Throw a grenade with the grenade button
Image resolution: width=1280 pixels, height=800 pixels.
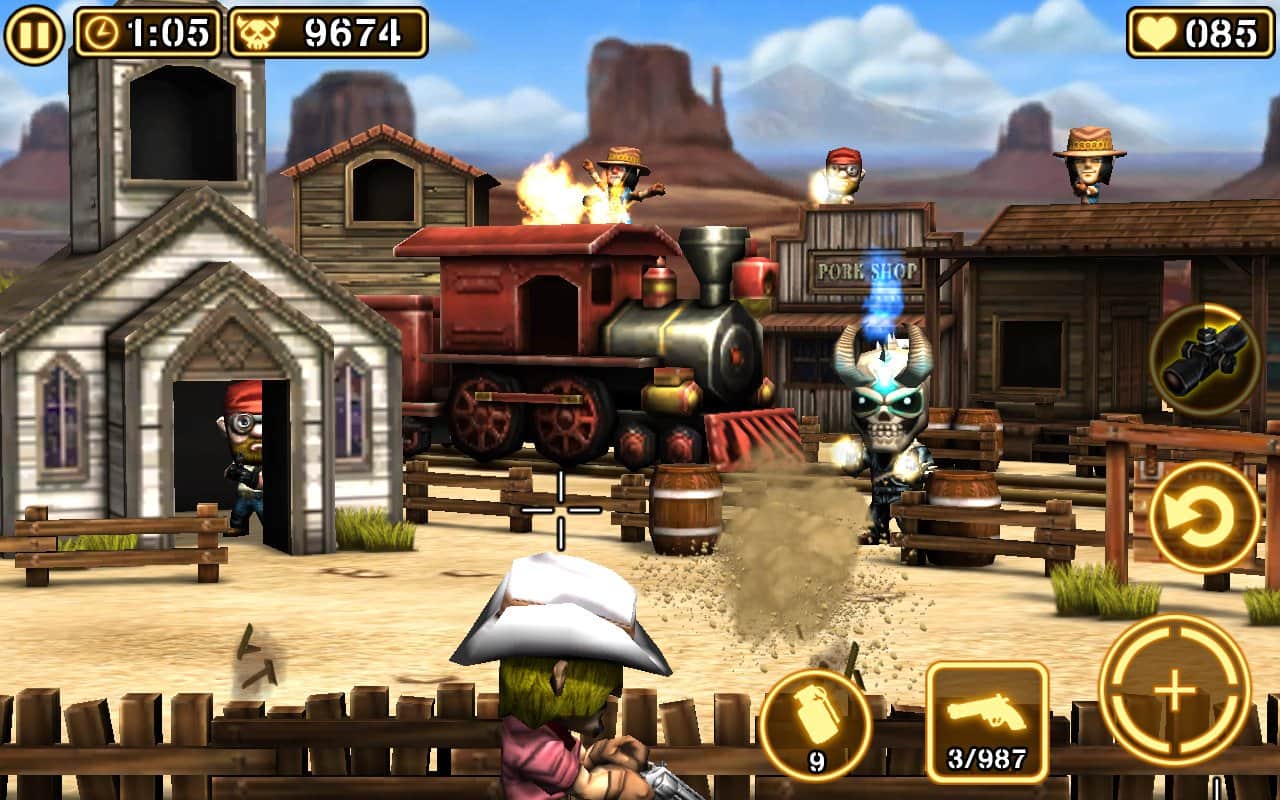(x=815, y=724)
